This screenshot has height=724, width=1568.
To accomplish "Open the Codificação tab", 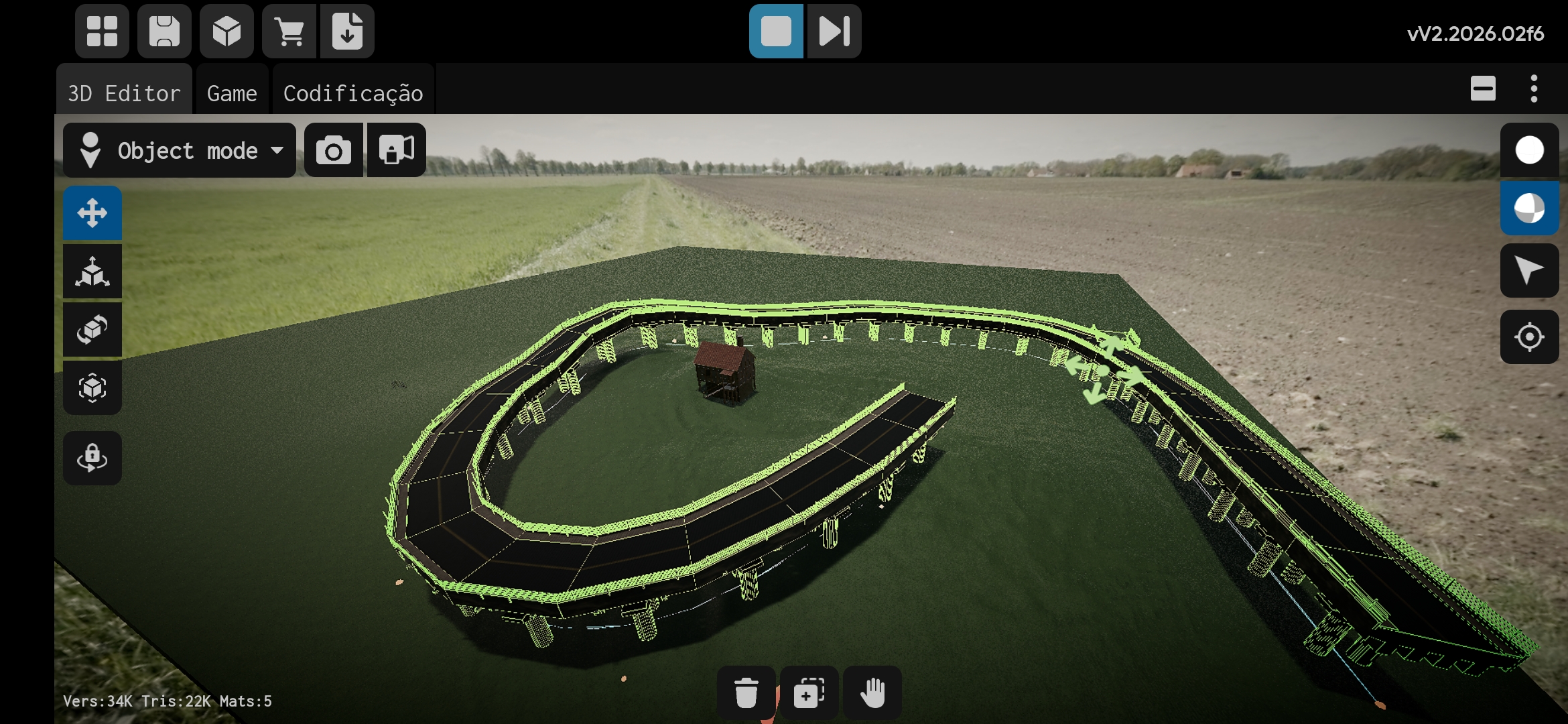I will 353,93.
